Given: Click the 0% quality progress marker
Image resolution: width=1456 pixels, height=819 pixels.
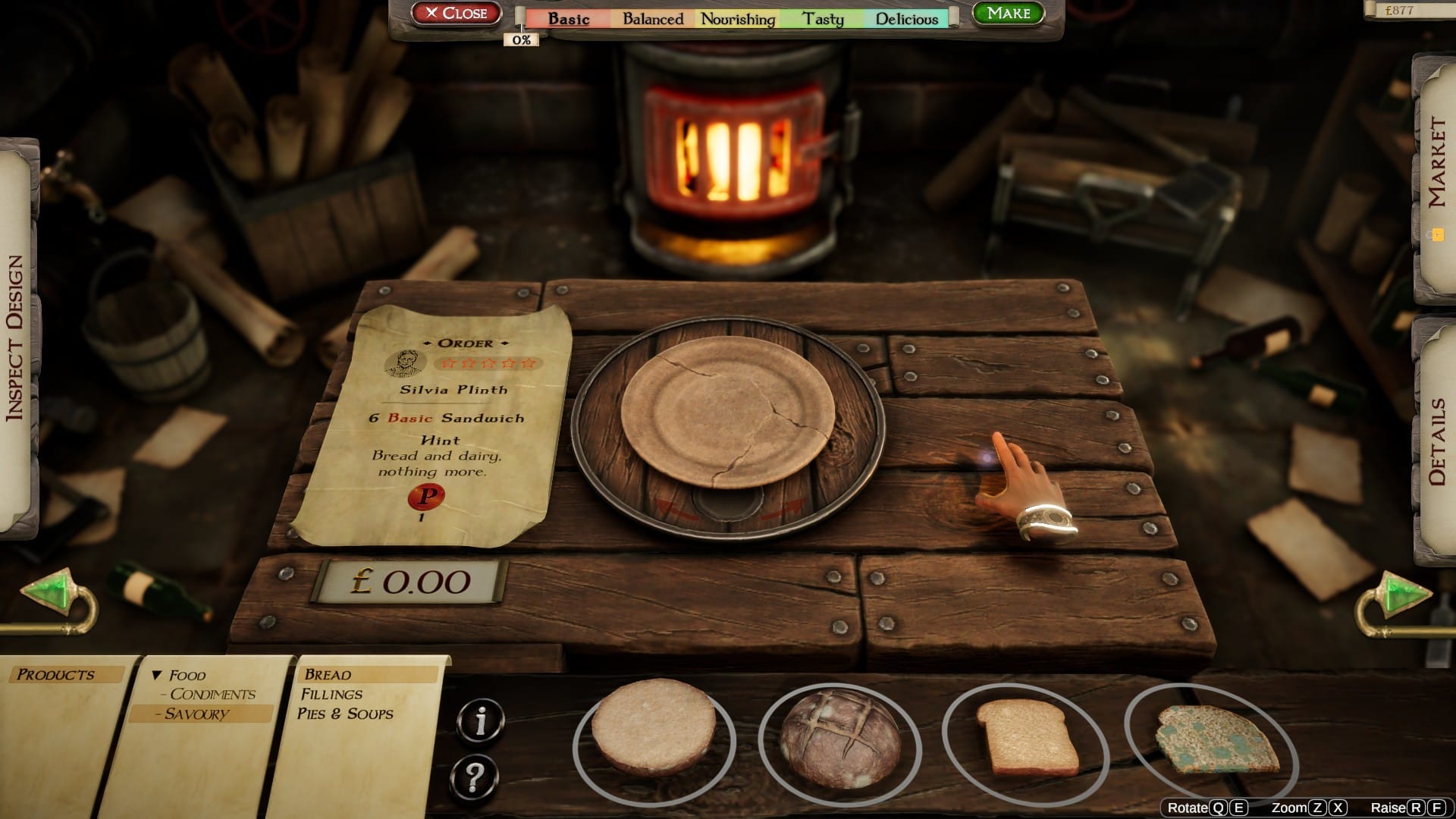Looking at the screenshot, I should point(522,39).
